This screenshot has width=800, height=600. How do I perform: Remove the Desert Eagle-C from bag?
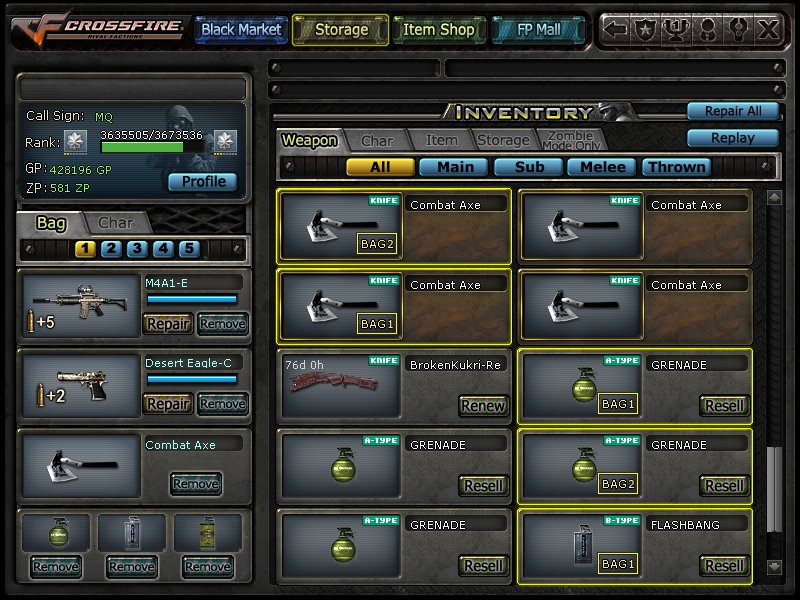click(x=222, y=403)
